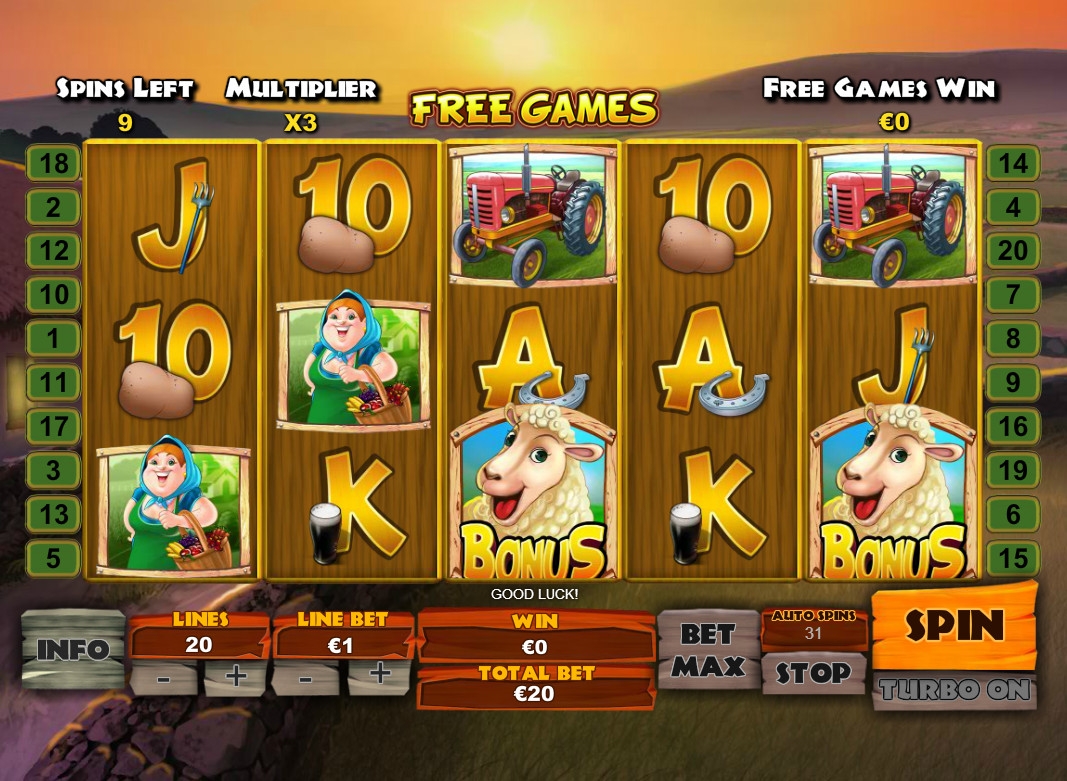Increase the number of lines
Image resolution: width=1067 pixels, height=781 pixels.
236,677
